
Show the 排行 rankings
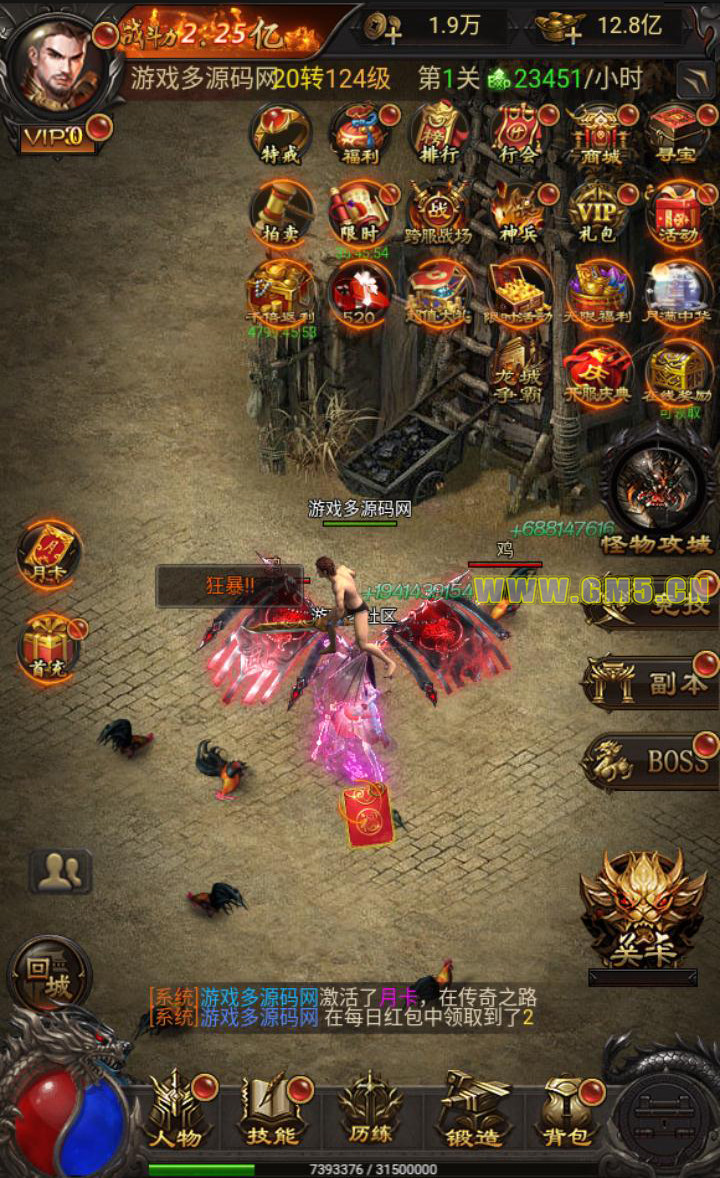[440, 133]
